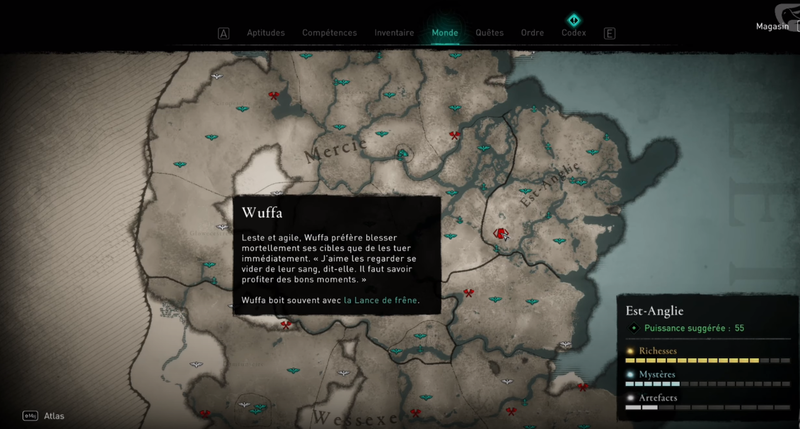
Task: Open the Ordre tab
Action: click(532, 33)
